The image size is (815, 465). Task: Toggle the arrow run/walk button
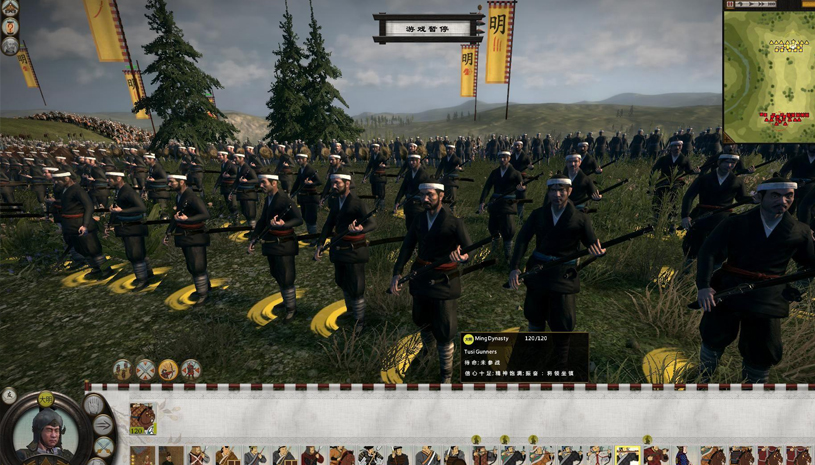coord(103,426)
